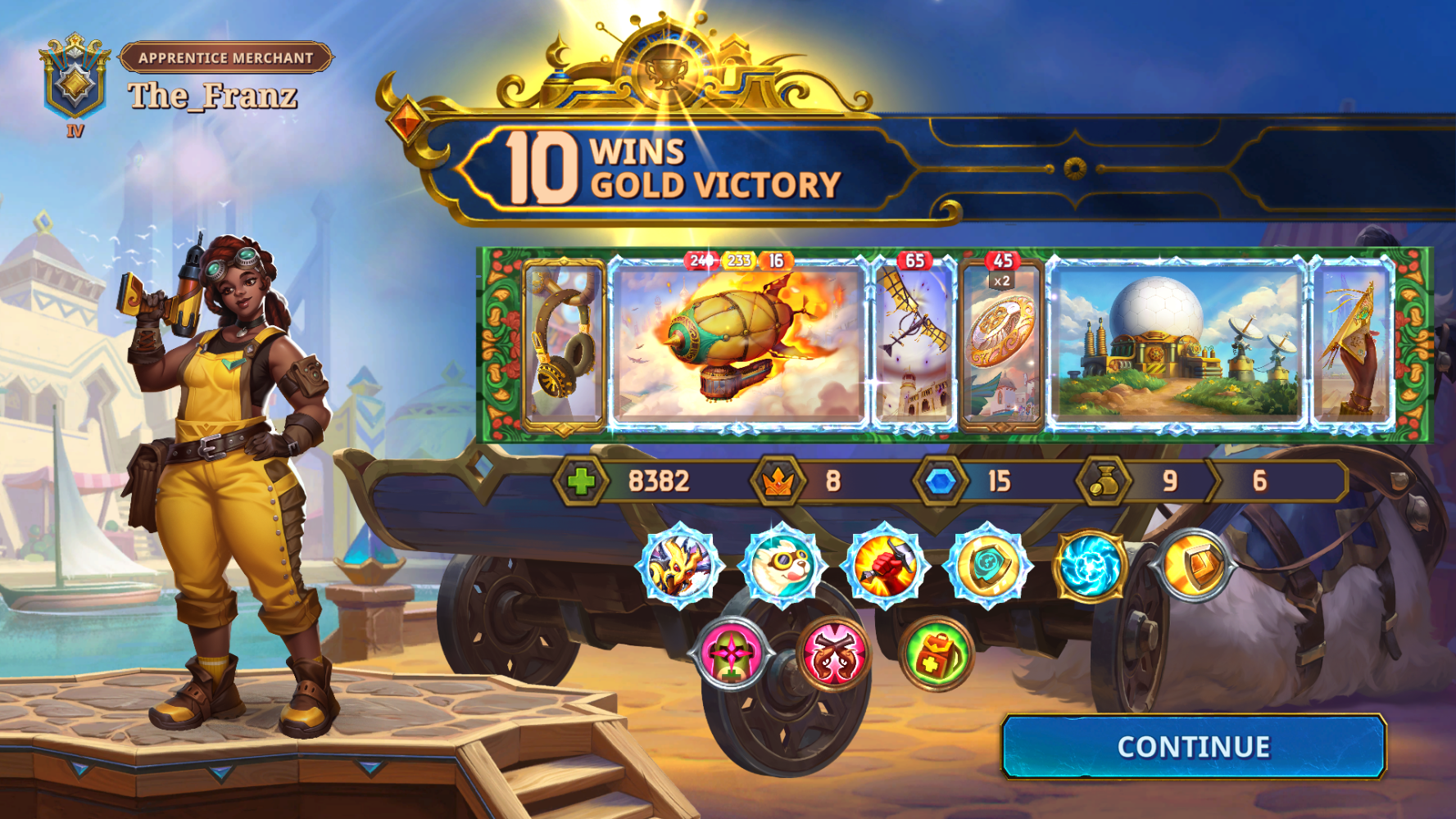Inspect the dragon skill icon
1456x819 pixels.
point(679,564)
